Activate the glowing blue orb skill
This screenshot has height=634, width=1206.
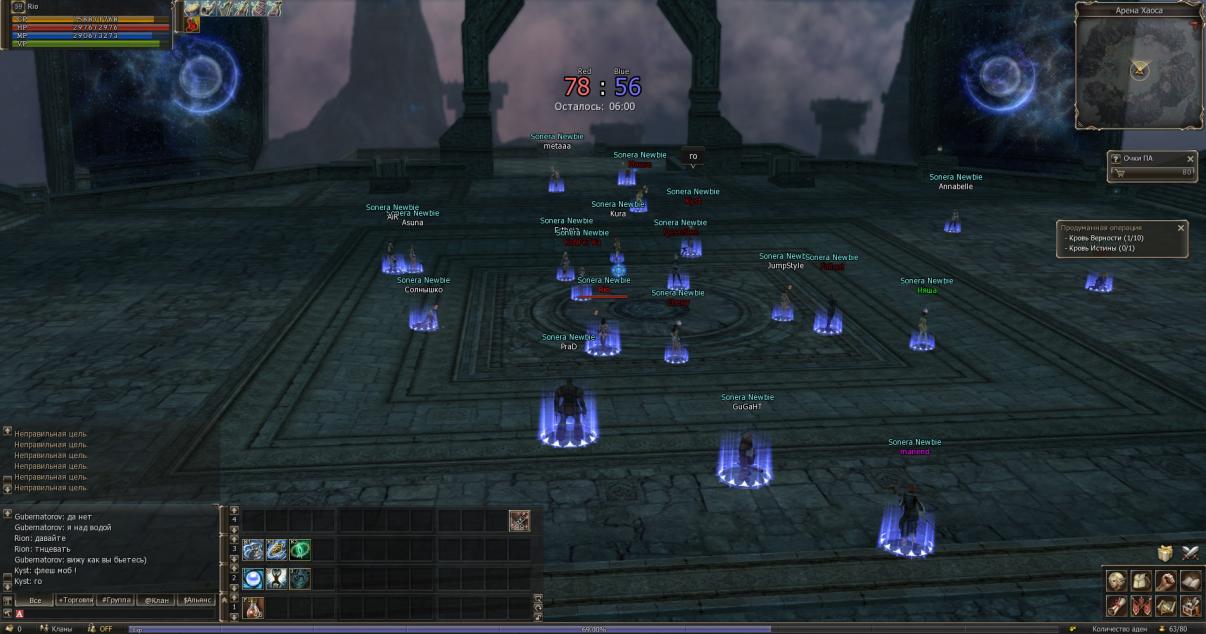[x=253, y=578]
